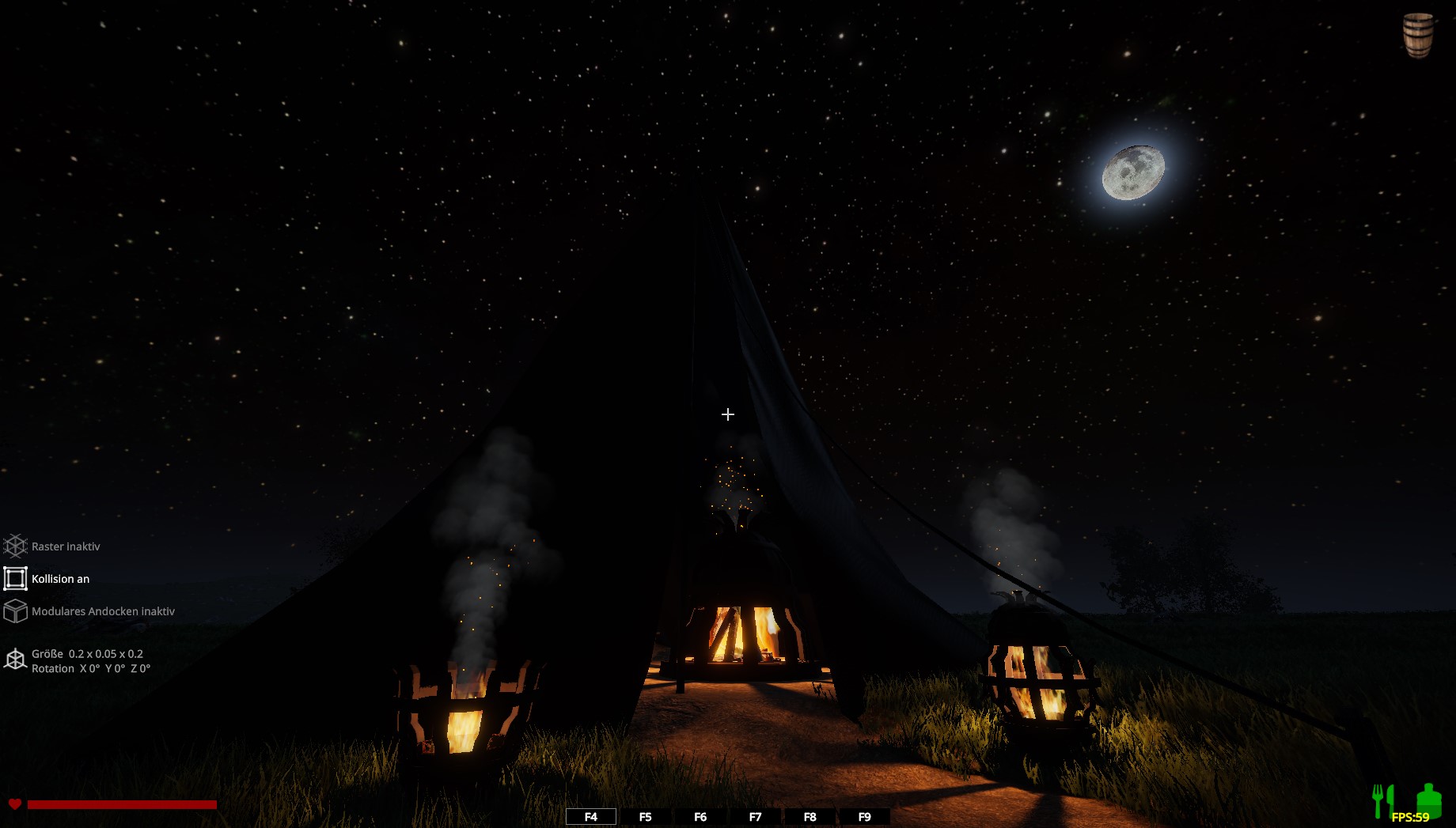This screenshot has height=828, width=1456.
Task: Select the F5 hotbar slot
Action: [646, 817]
